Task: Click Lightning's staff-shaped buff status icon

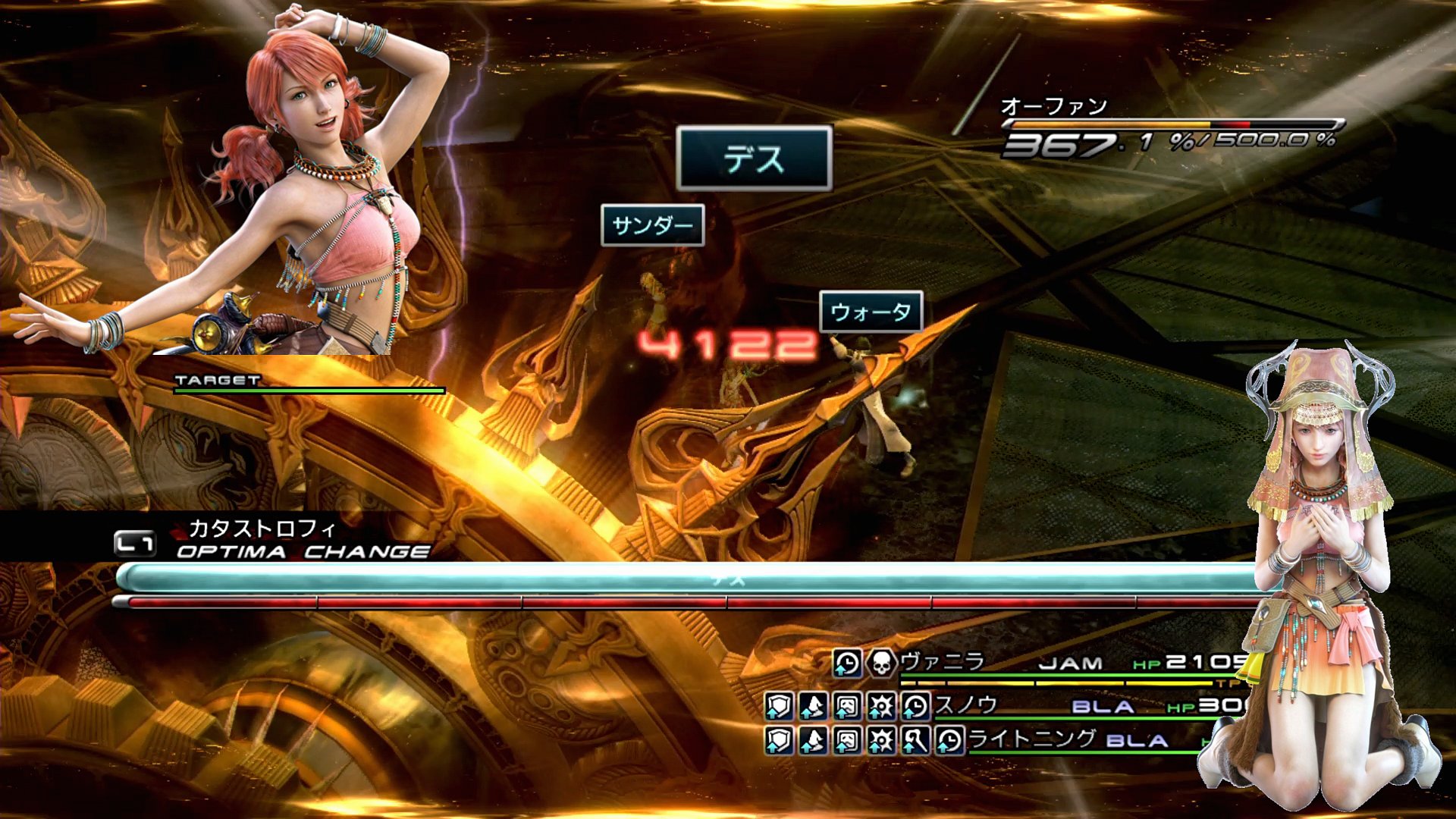Action: pyautogui.click(x=915, y=740)
